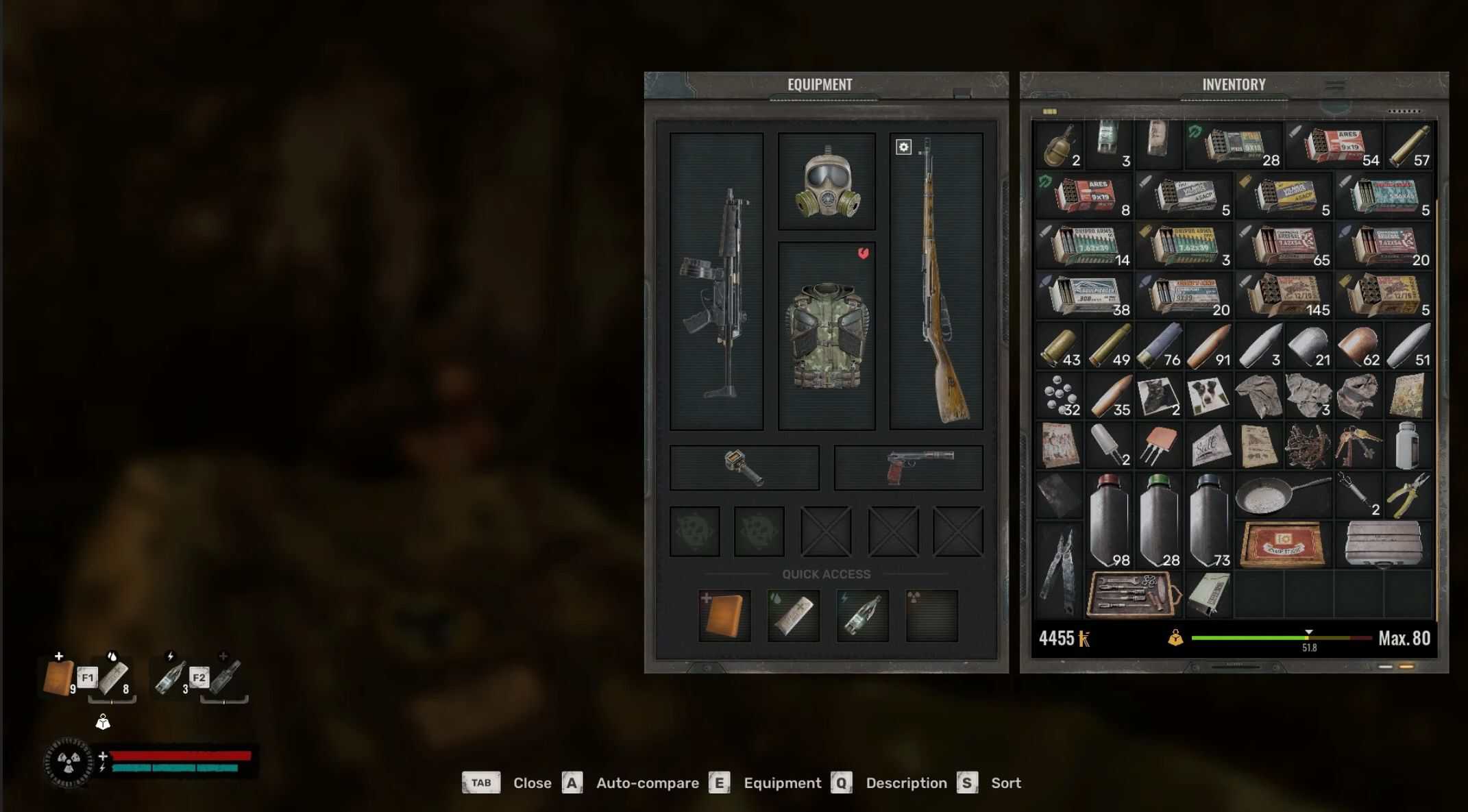Image resolution: width=1468 pixels, height=812 pixels.
Task: Select the dog photo item
Action: (1208, 396)
